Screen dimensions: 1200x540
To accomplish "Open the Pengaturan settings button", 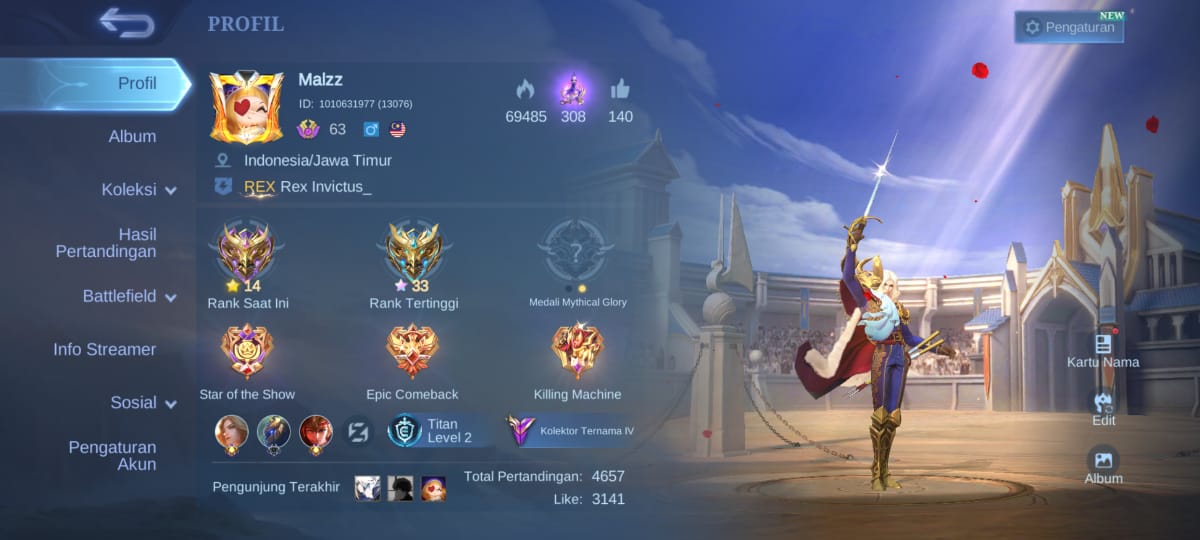I will [x=1069, y=28].
